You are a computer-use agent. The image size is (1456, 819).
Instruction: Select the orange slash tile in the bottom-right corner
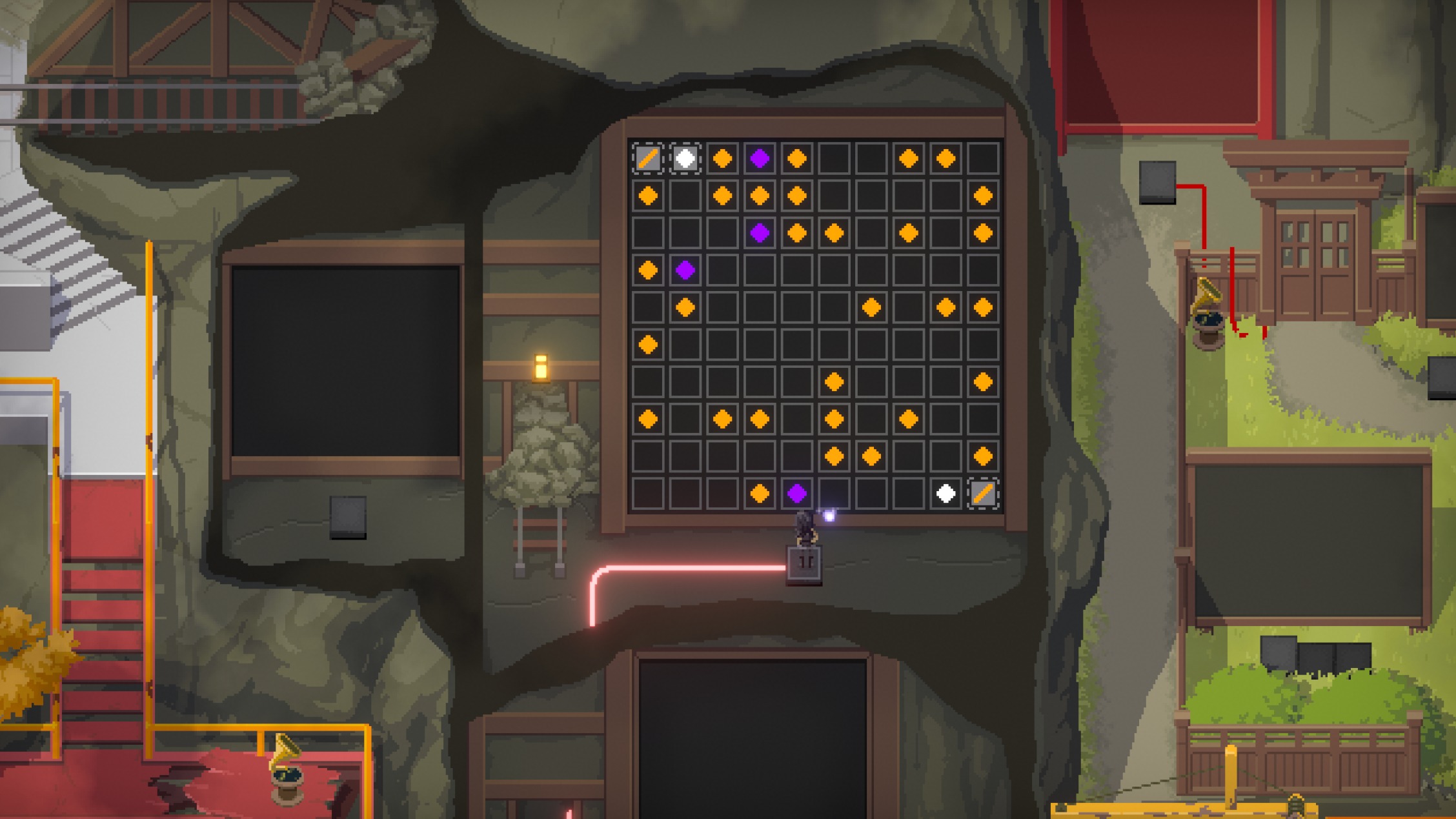[984, 492]
